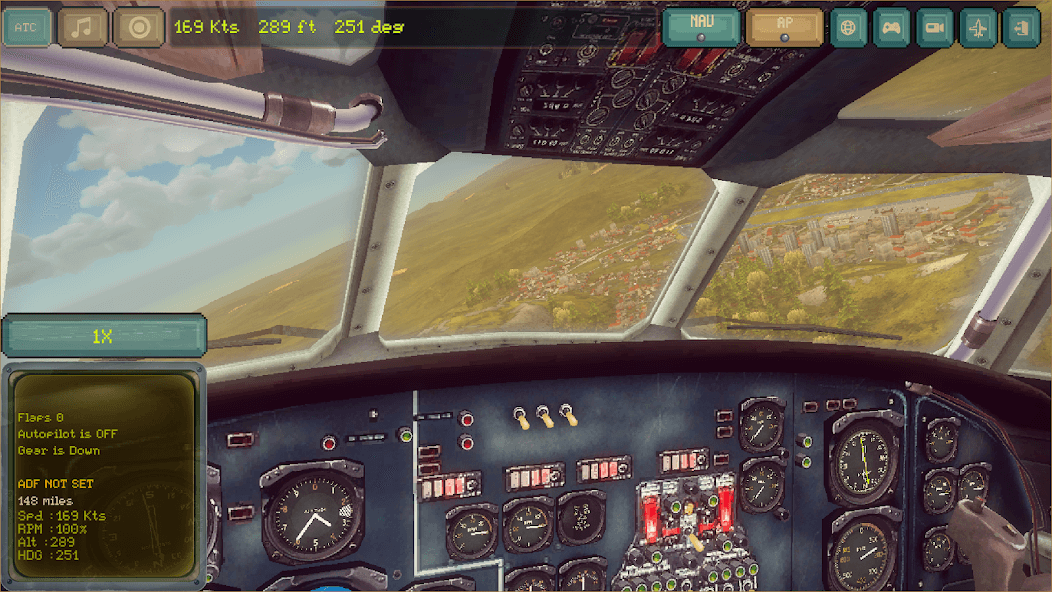Toggle the NAV mode button
The height and width of the screenshot is (592, 1052).
[x=701, y=27]
